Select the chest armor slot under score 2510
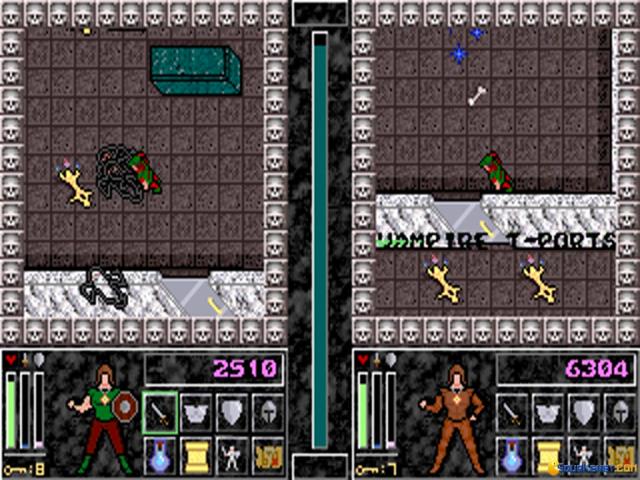The height and width of the screenshot is (480, 640). pyautogui.click(x=196, y=410)
